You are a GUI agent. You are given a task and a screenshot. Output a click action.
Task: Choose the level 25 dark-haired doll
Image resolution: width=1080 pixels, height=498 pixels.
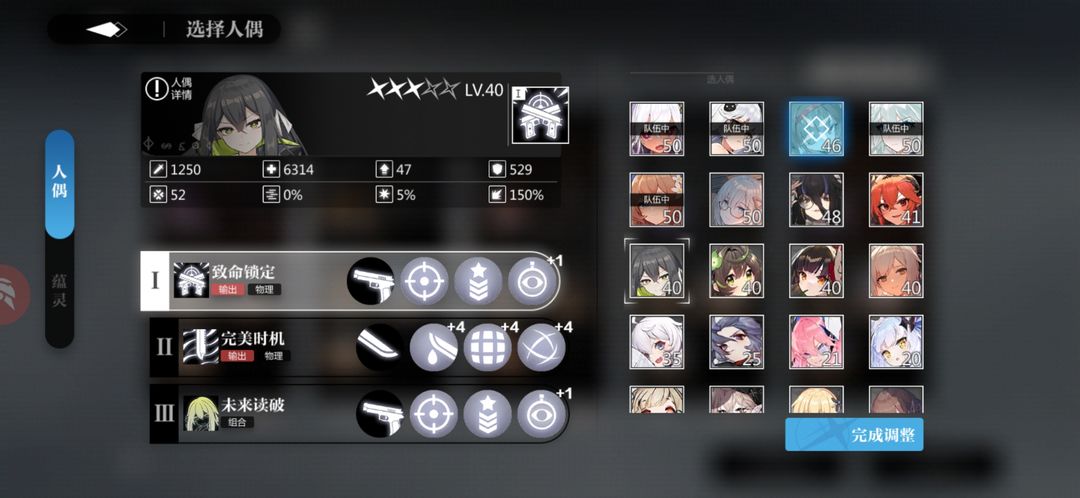click(x=737, y=342)
